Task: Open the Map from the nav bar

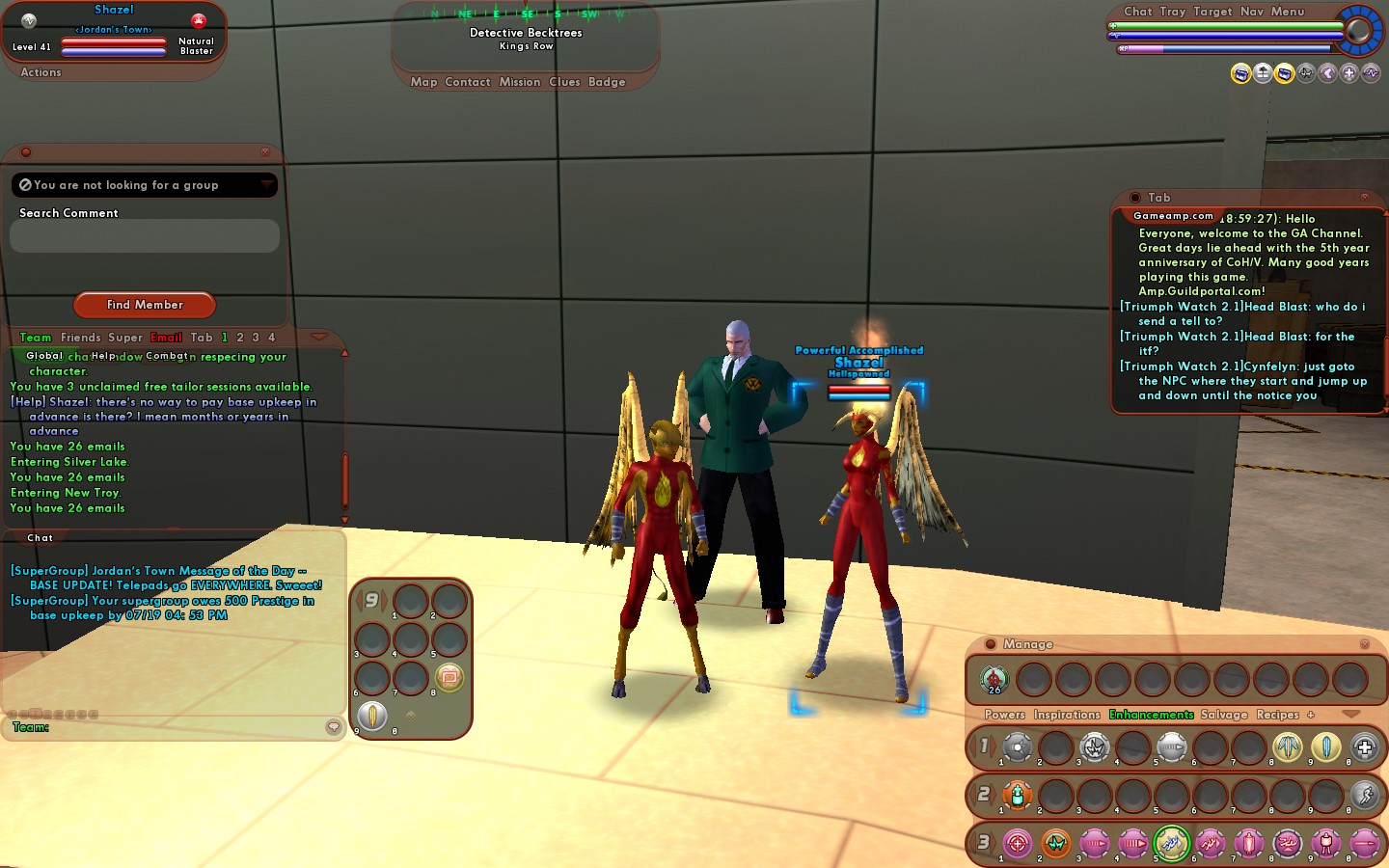Action: click(423, 82)
